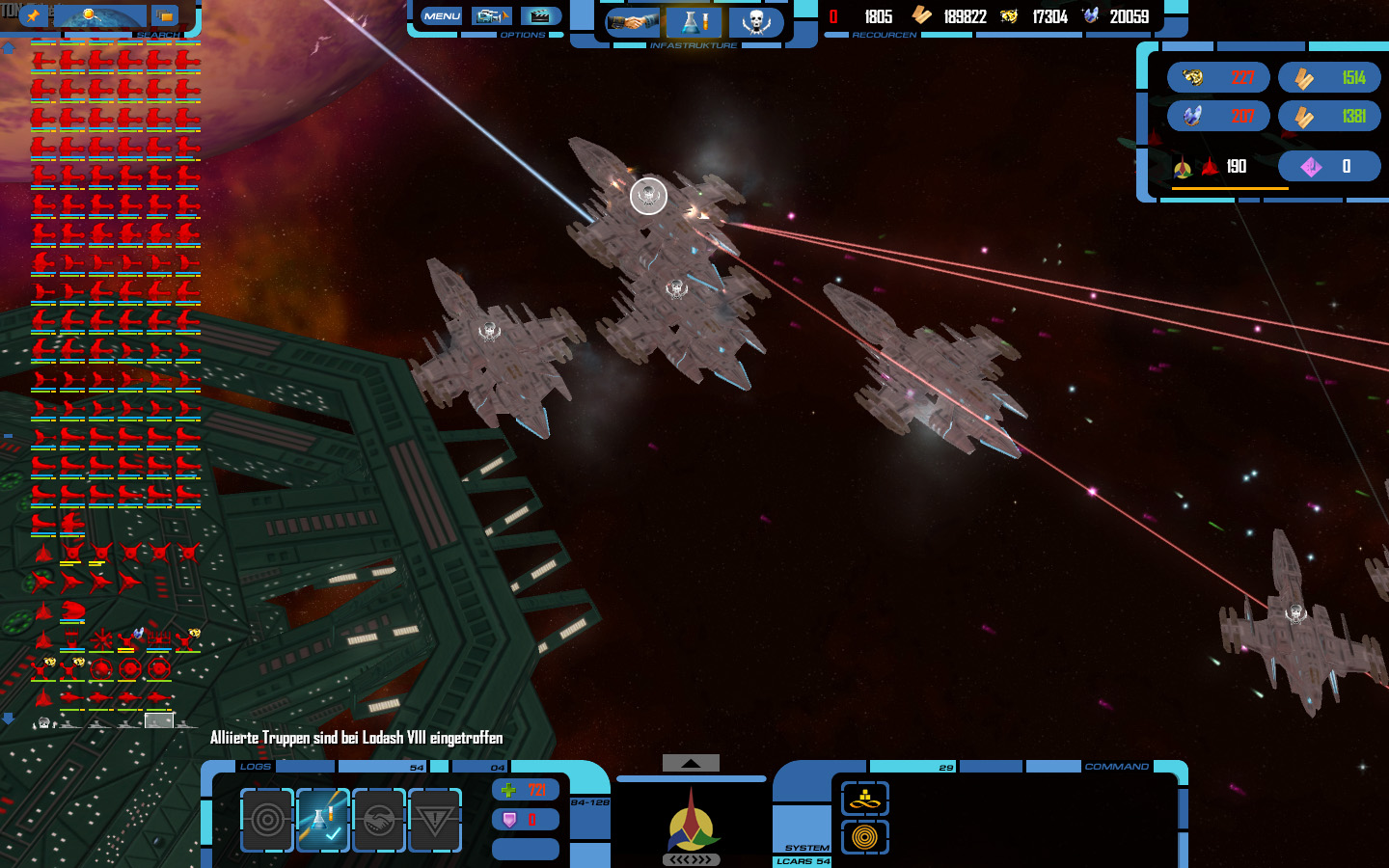Select the warning triangle log filter
Image resolution: width=1389 pixels, height=868 pixels.
click(x=435, y=820)
